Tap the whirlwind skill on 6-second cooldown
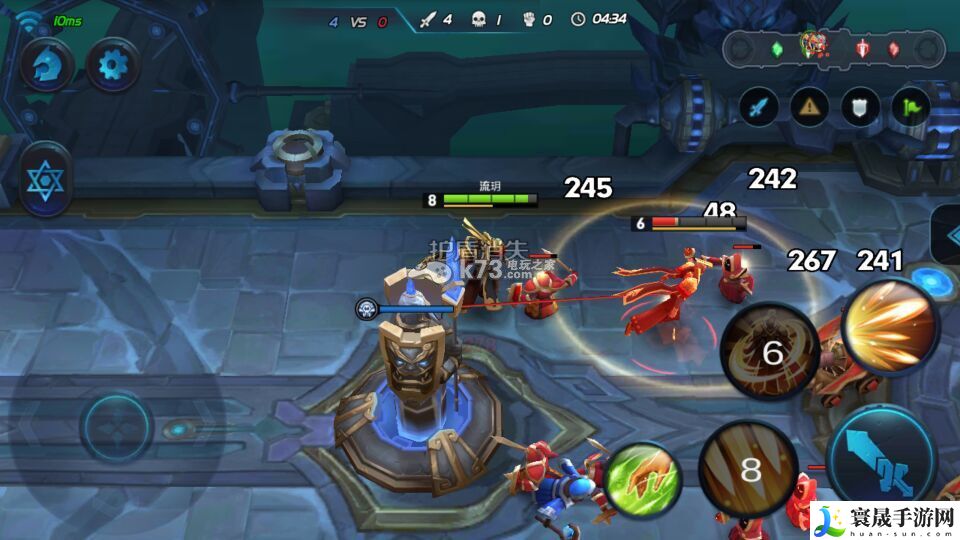Viewport: 960px width, 540px height. click(771, 352)
